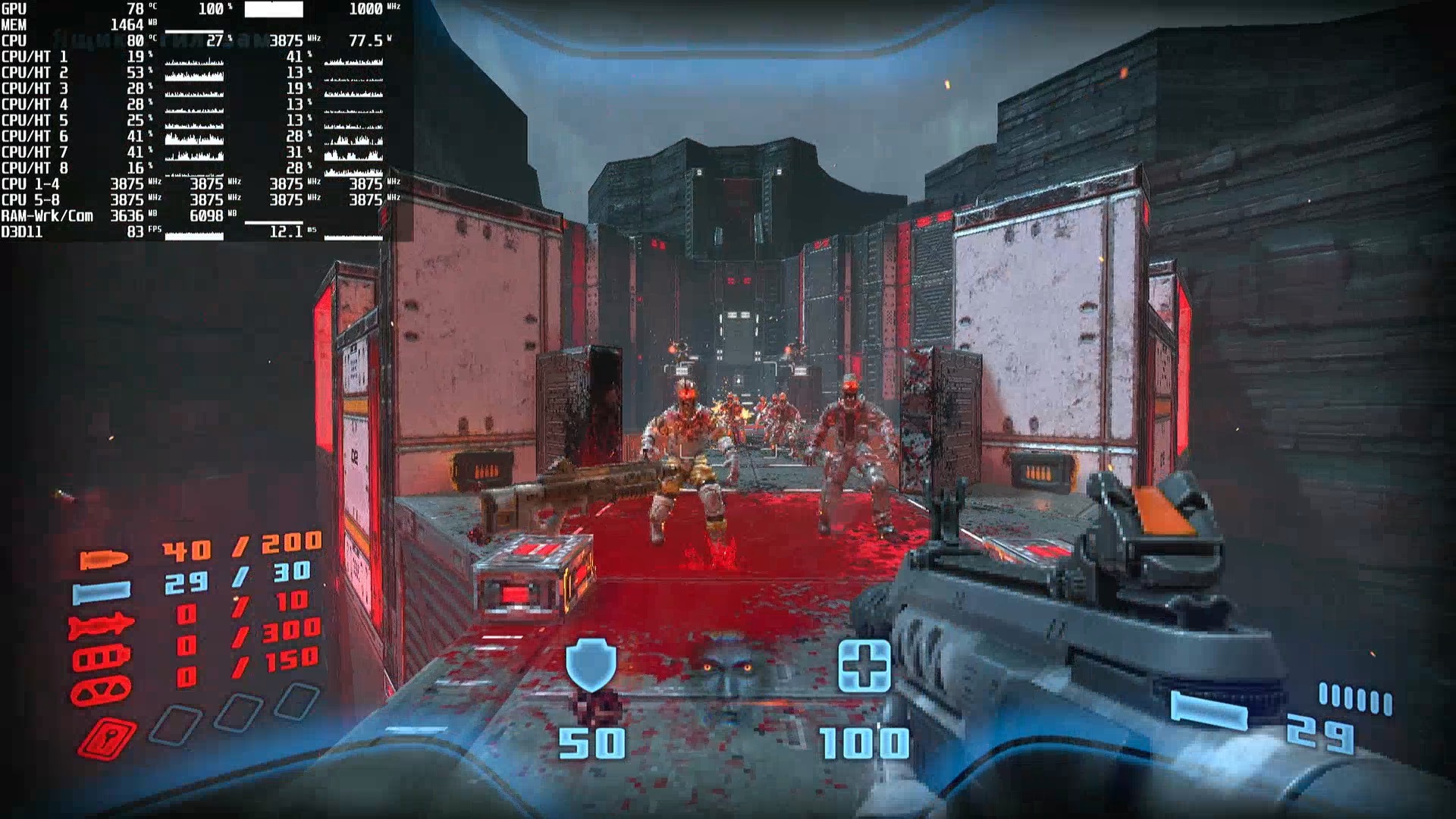Choose the red rocket ammo icon
Viewport: 1456px width, 819px height.
[x=101, y=626]
